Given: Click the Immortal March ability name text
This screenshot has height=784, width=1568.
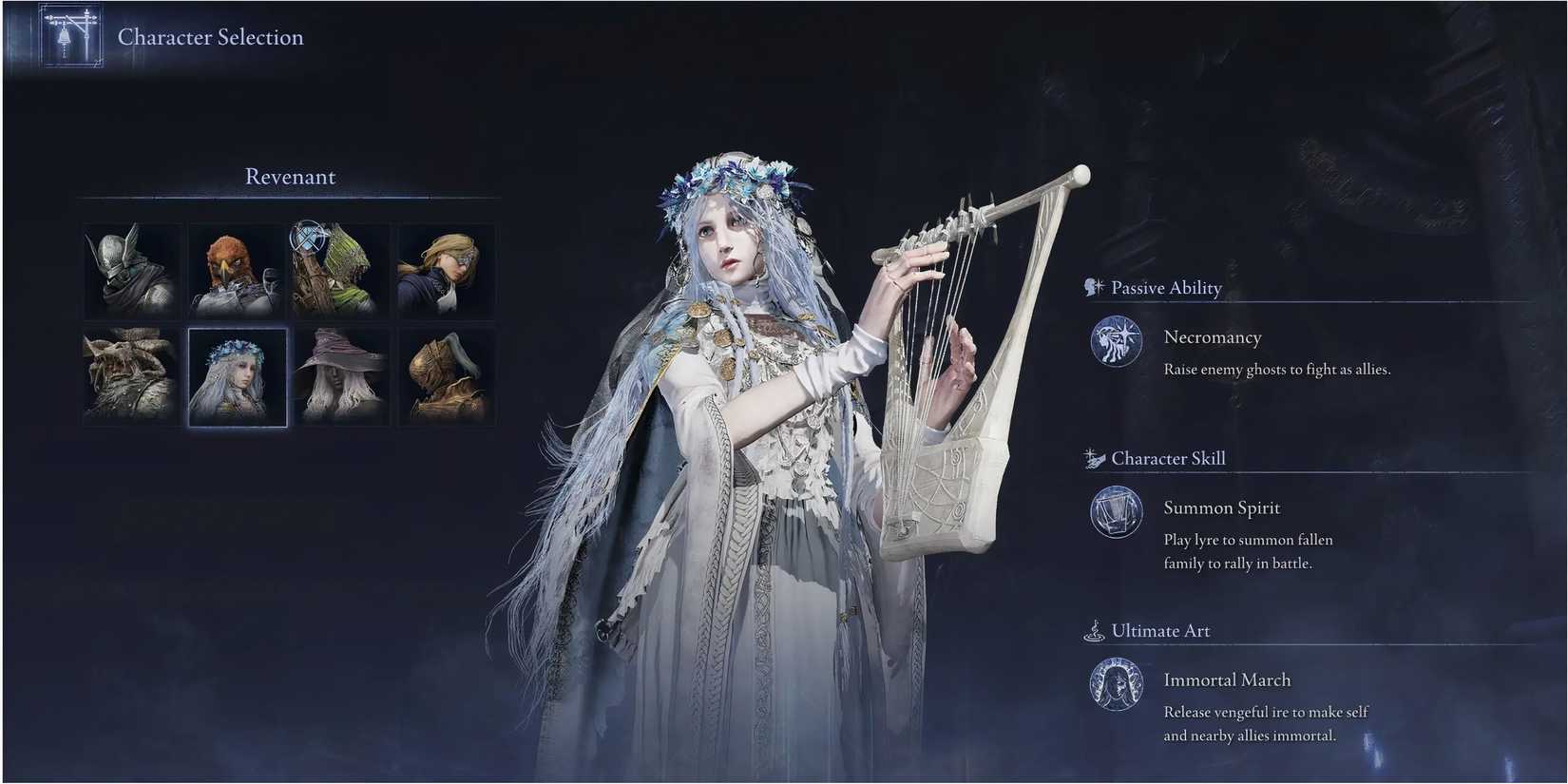Looking at the screenshot, I should pos(1226,679).
